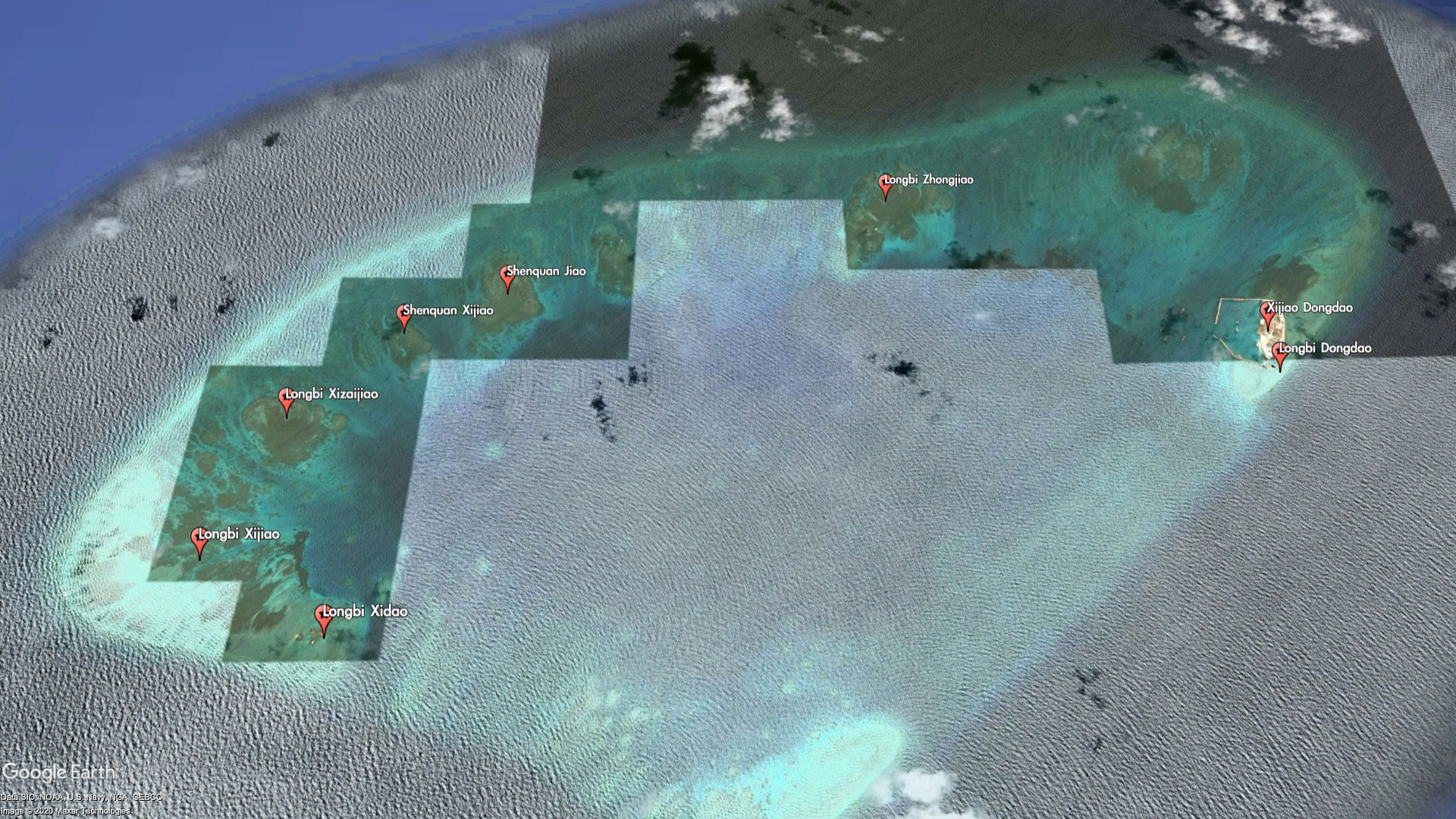This screenshot has height=819, width=1456.
Task: Select the Longbi Xizaijiao pin
Action: (286, 400)
